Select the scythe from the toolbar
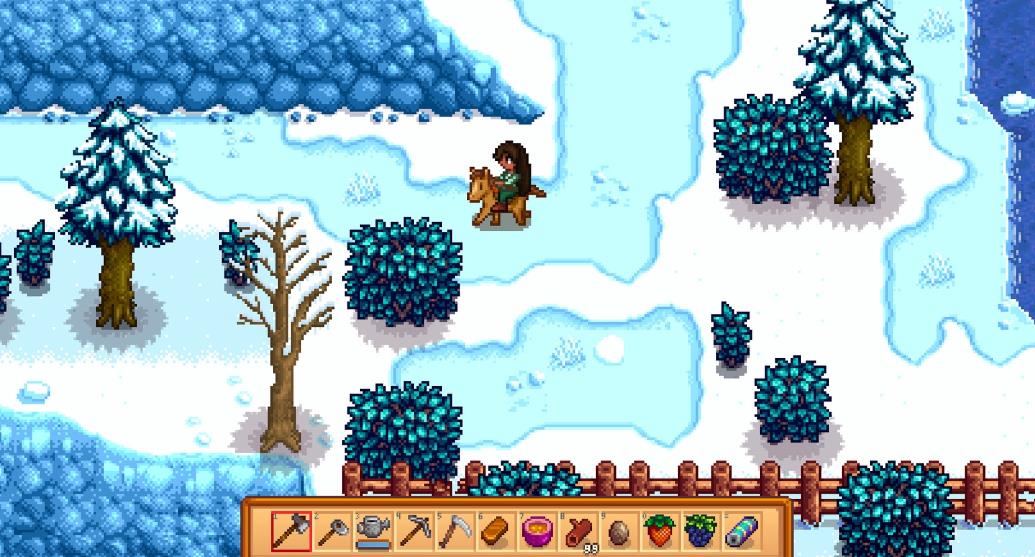 454,530
